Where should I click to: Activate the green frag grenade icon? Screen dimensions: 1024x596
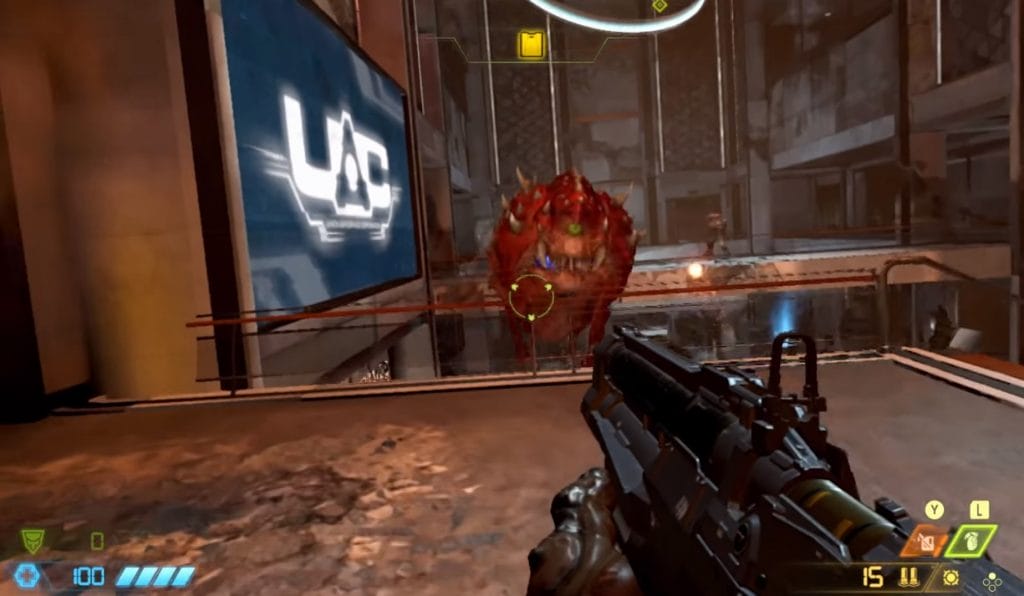pyautogui.click(x=971, y=541)
